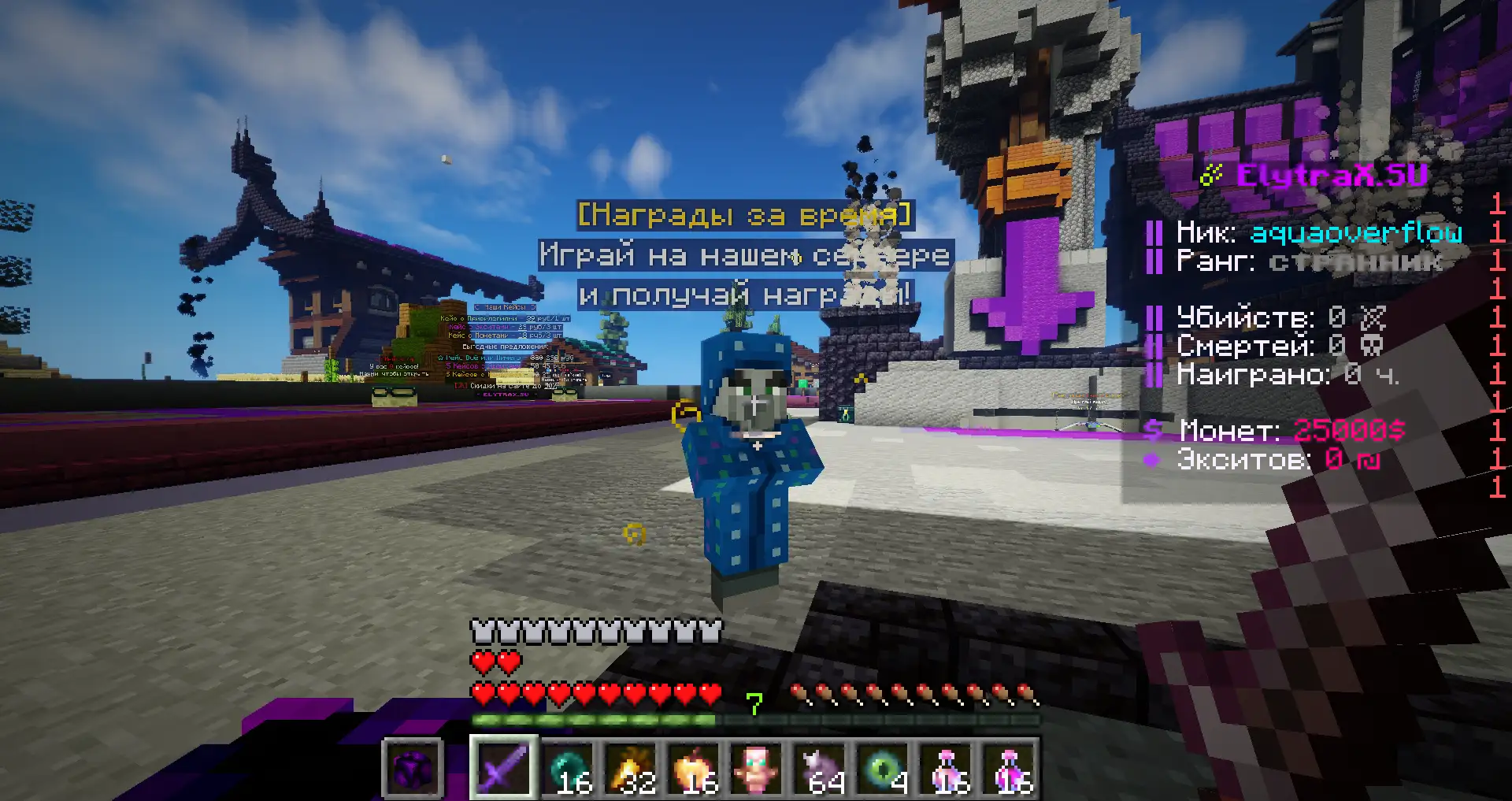
Task: Select the ender pearl stack
Action: [x=567, y=767]
